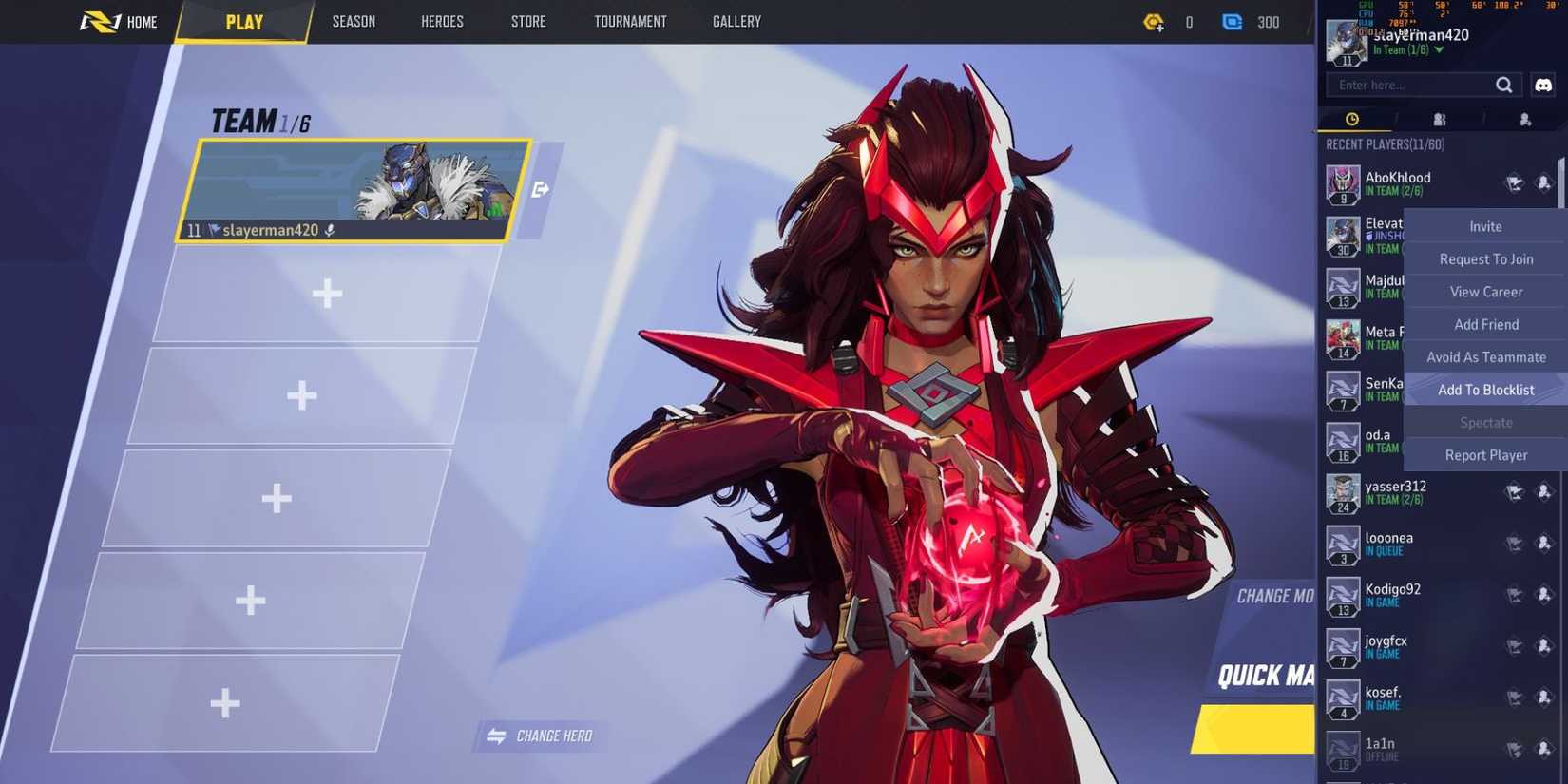This screenshot has height=784, width=1568.
Task: Open the HEROES section
Action: [x=441, y=21]
